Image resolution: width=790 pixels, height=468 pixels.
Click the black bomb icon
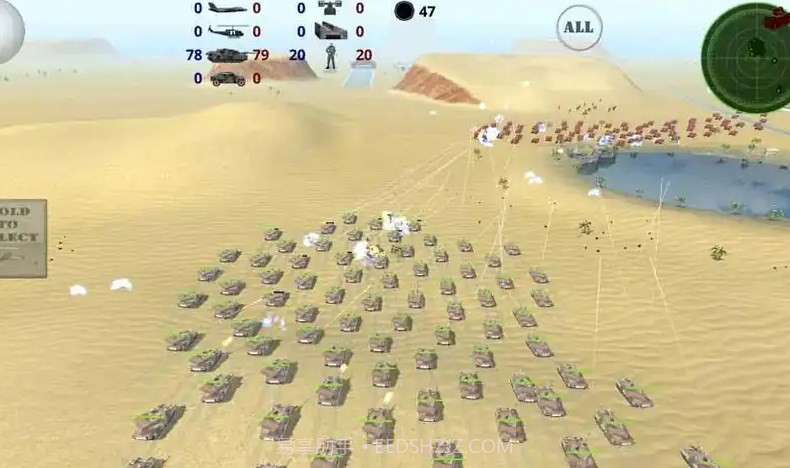coord(404,11)
